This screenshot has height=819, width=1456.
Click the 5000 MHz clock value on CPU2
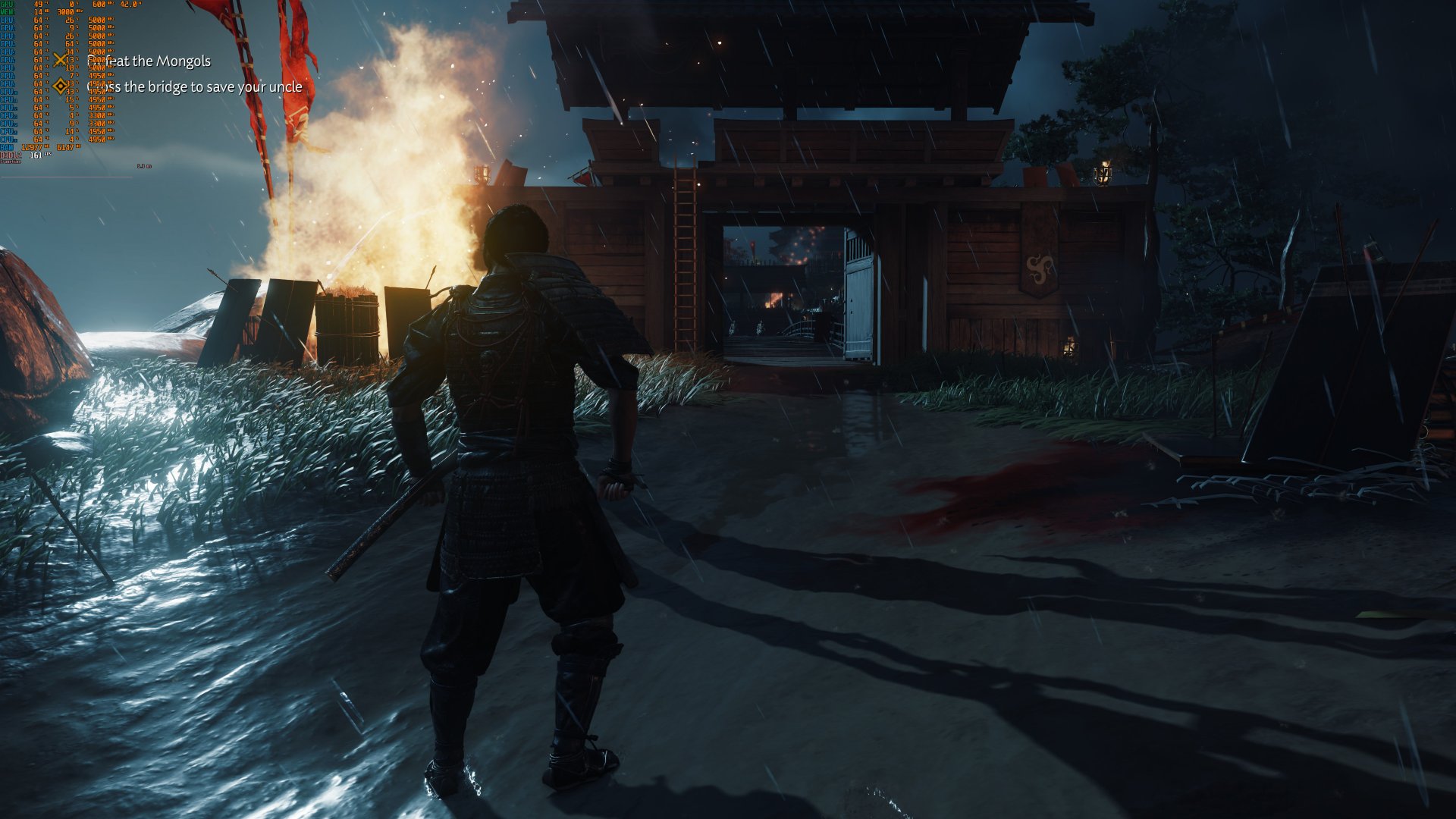(99, 28)
